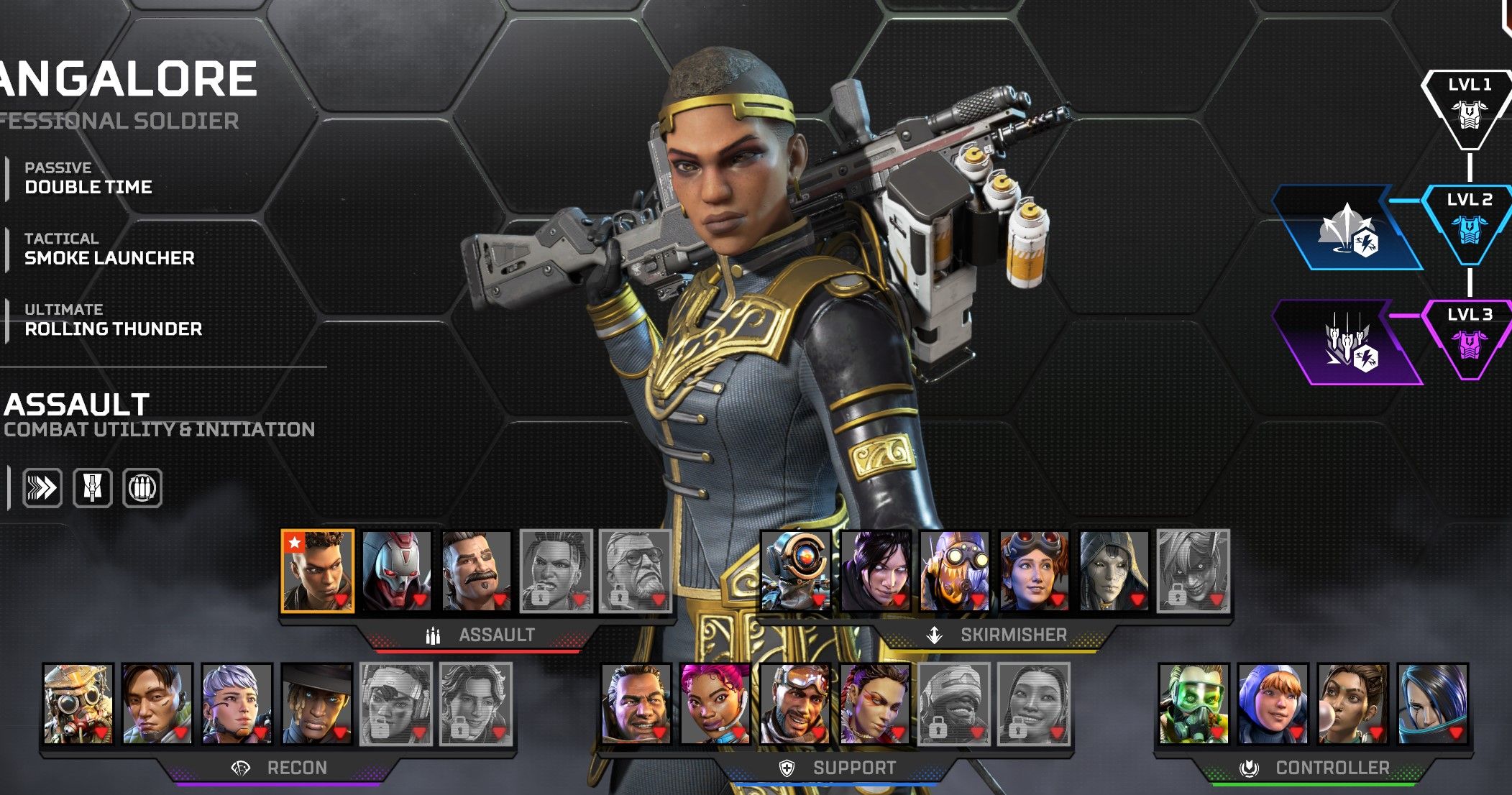Select Rampart blowing bubble gum
Screen dimensions: 1512x795
(x=1352, y=704)
